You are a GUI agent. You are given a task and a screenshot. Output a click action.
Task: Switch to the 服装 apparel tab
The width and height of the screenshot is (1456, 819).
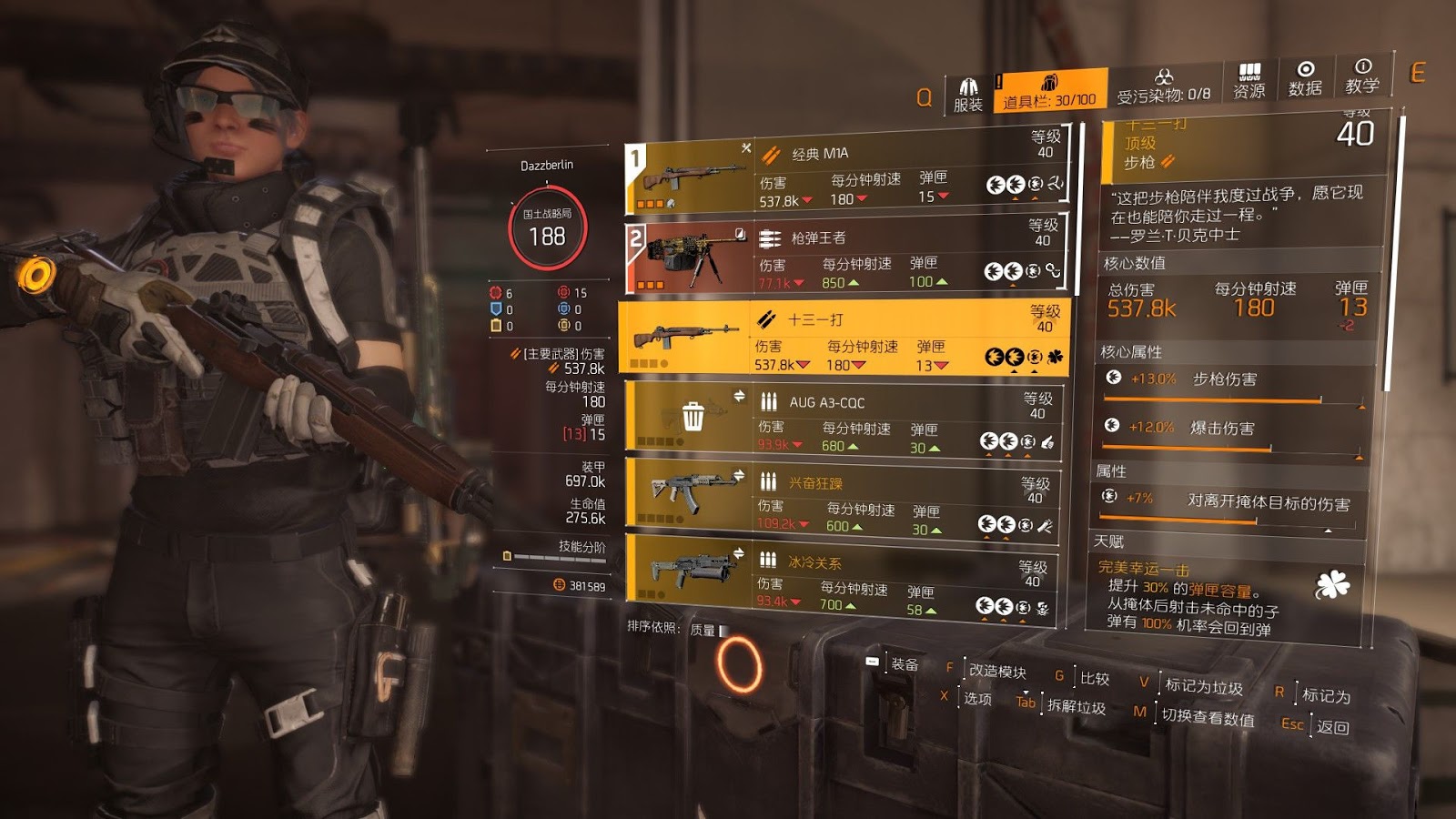pos(968,95)
